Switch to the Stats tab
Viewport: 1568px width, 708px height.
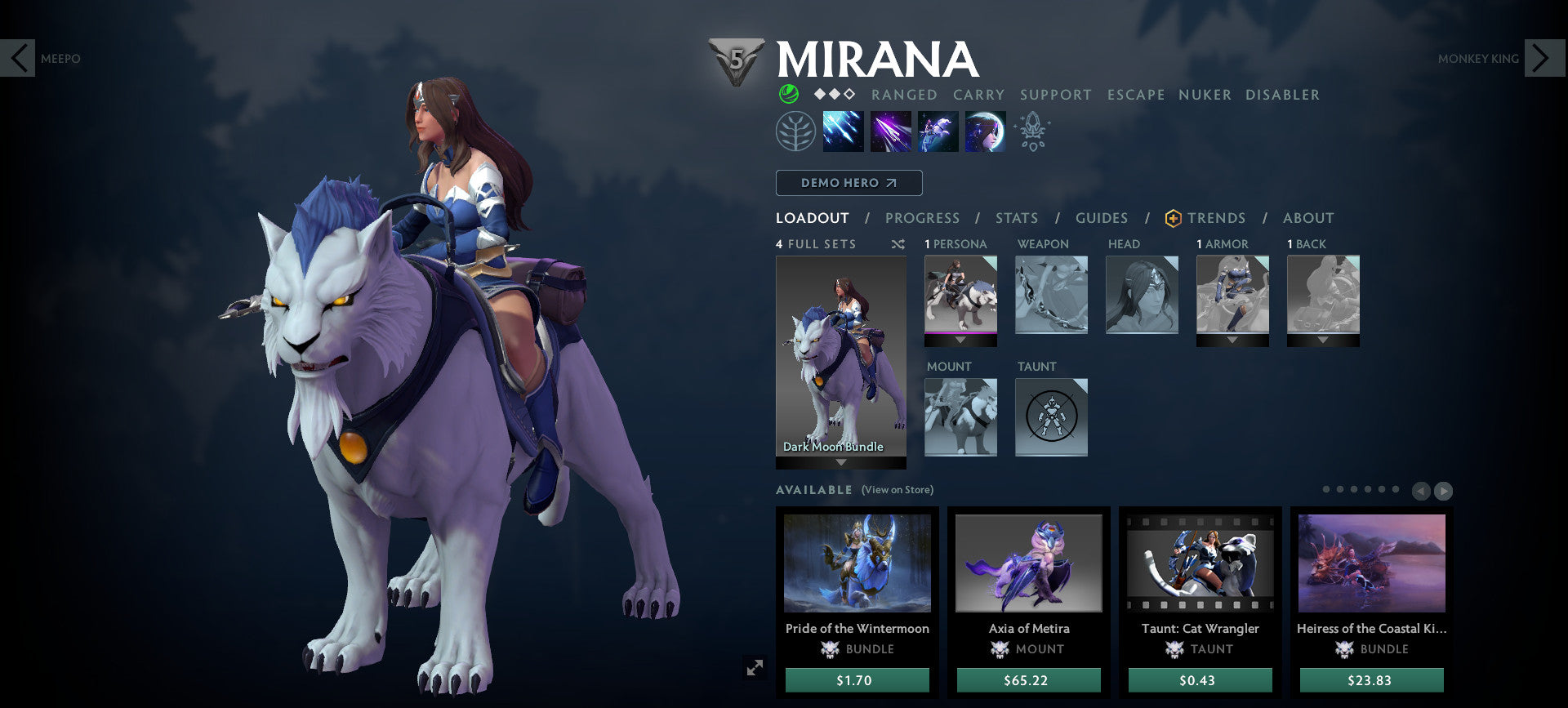pos(1016,218)
